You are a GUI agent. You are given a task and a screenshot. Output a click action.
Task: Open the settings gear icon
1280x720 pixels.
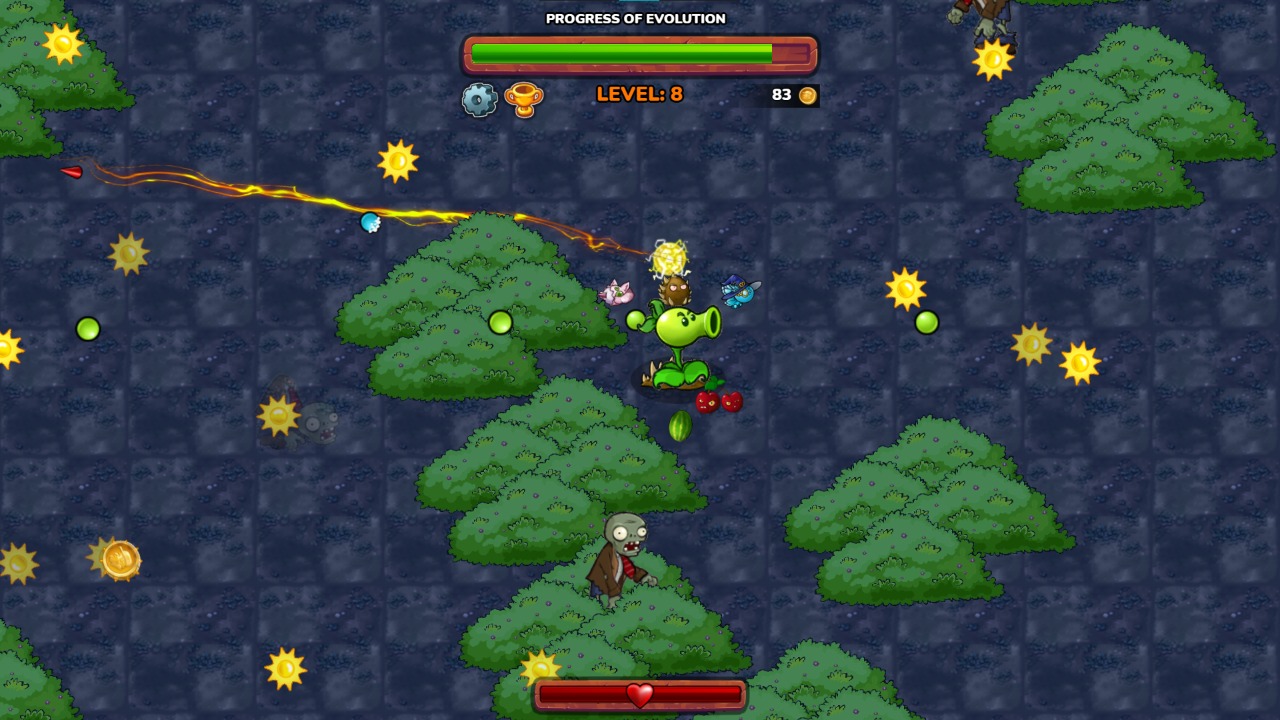(x=478, y=98)
